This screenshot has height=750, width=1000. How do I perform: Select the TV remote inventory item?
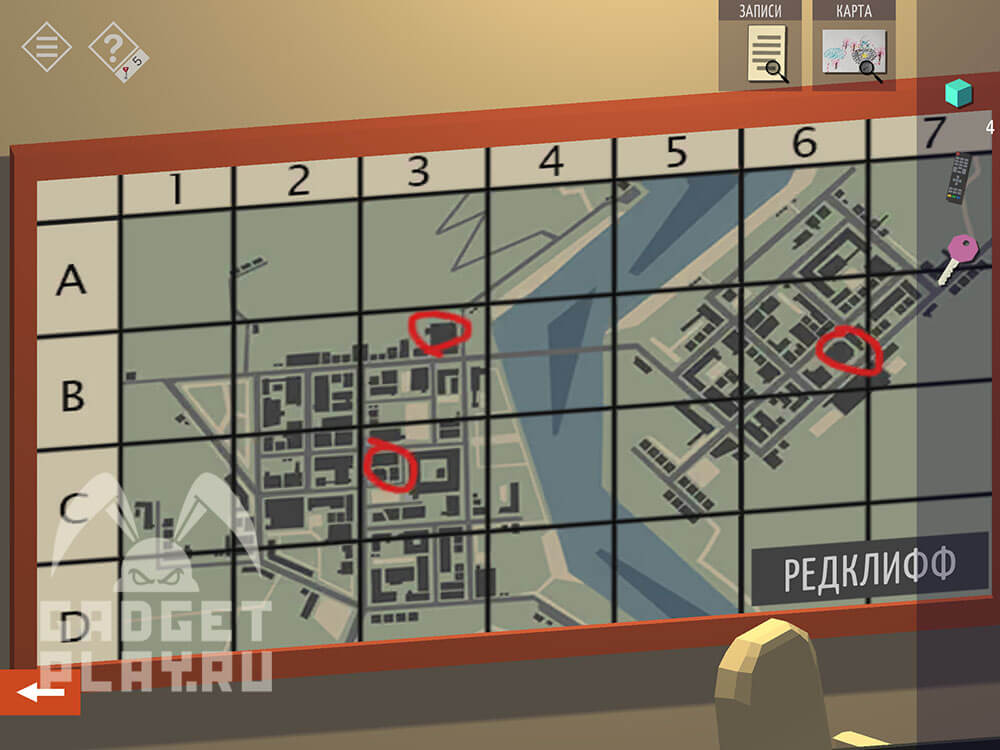point(961,177)
